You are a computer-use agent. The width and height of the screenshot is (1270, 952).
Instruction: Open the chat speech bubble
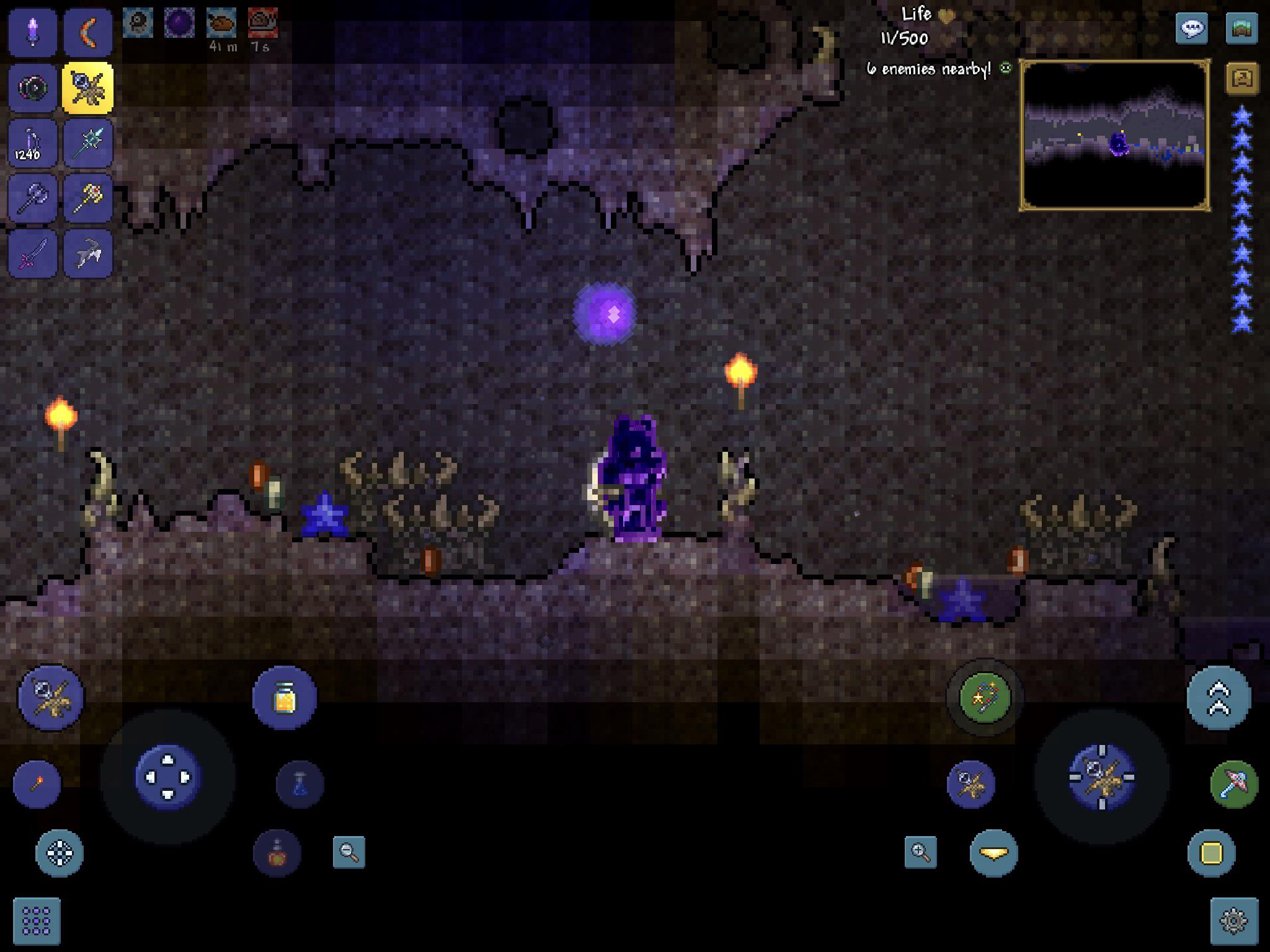point(1192,30)
